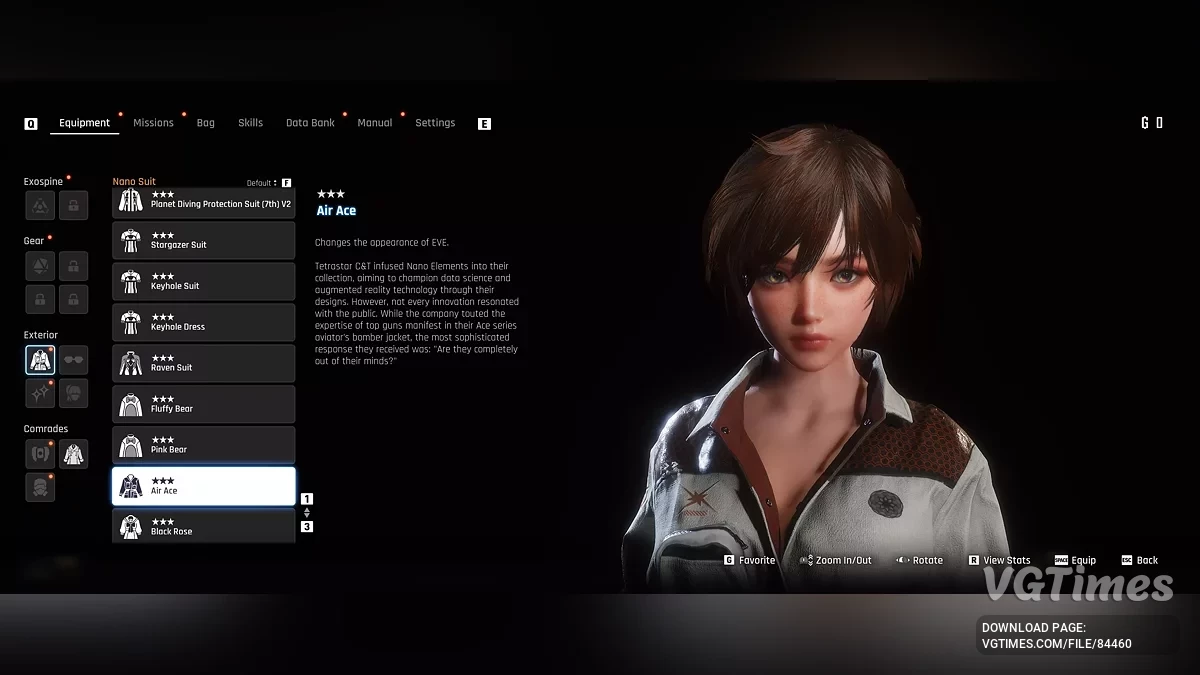
Task: Open the Exterior eyewear glasses slot
Action: coord(73,360)
